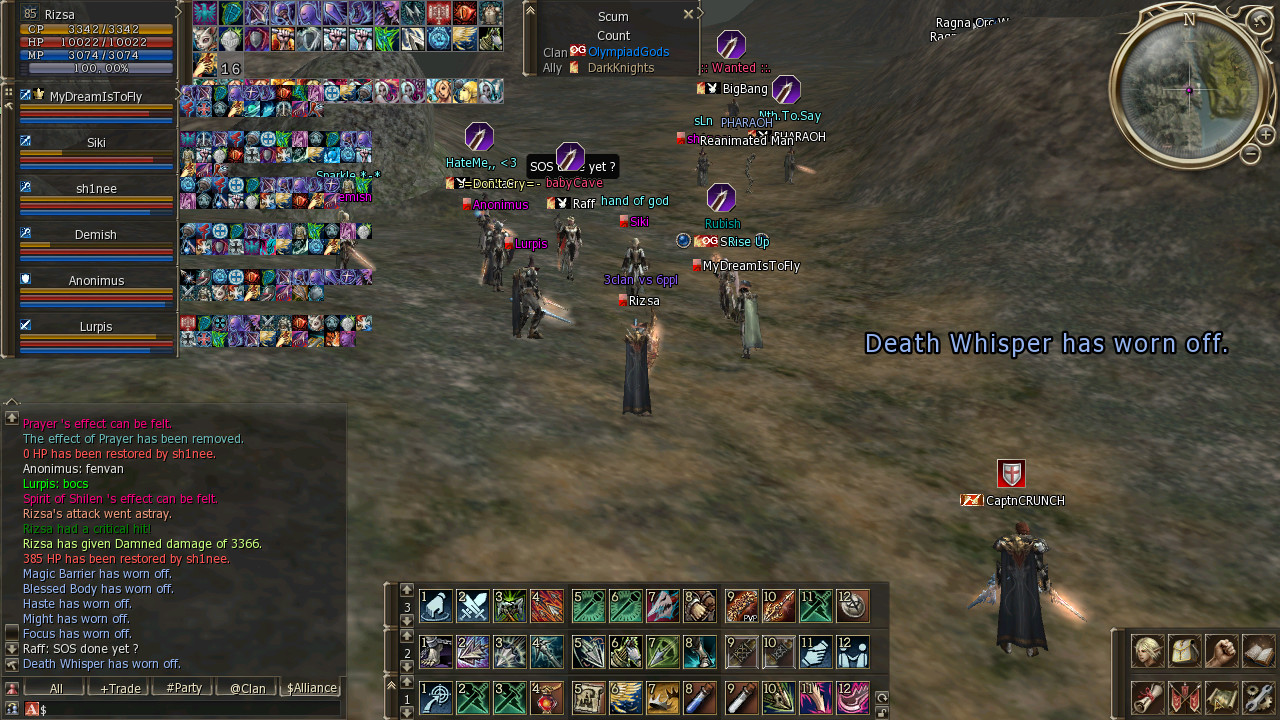Zoom out the minimap with minus button
1280x720 pixels.
coord(1250,154)
